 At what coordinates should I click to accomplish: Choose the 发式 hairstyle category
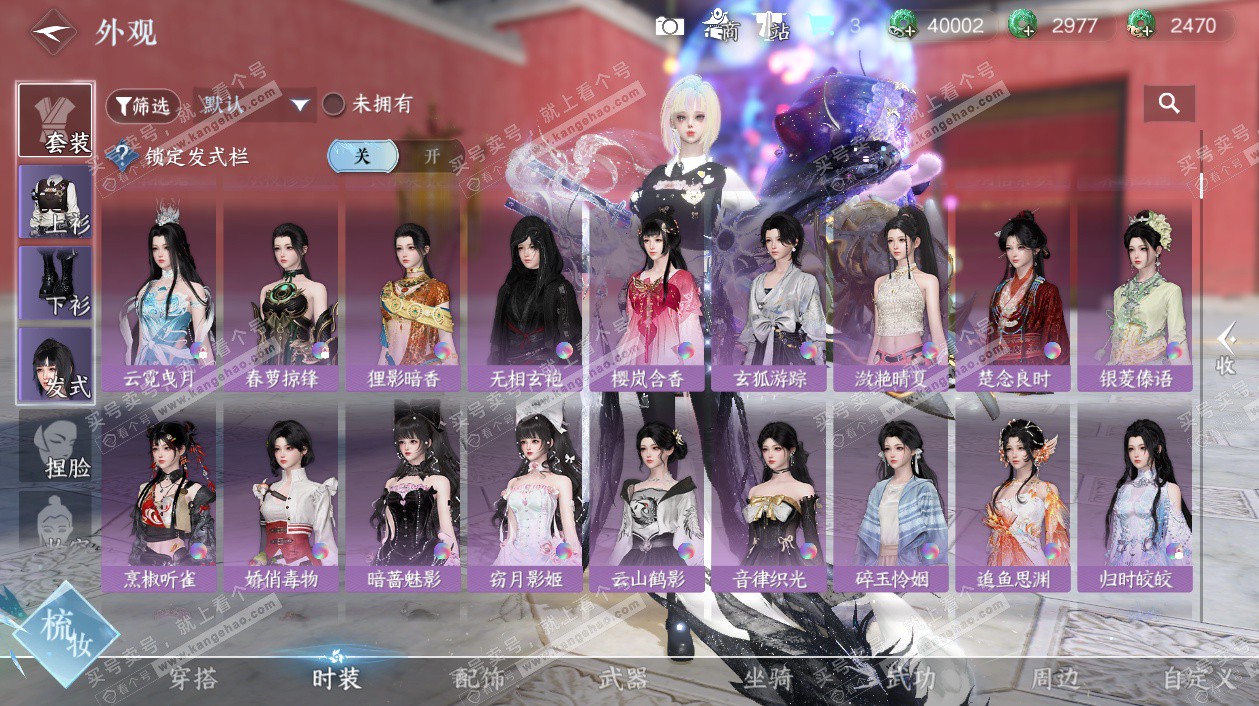[x=56, y=365]
